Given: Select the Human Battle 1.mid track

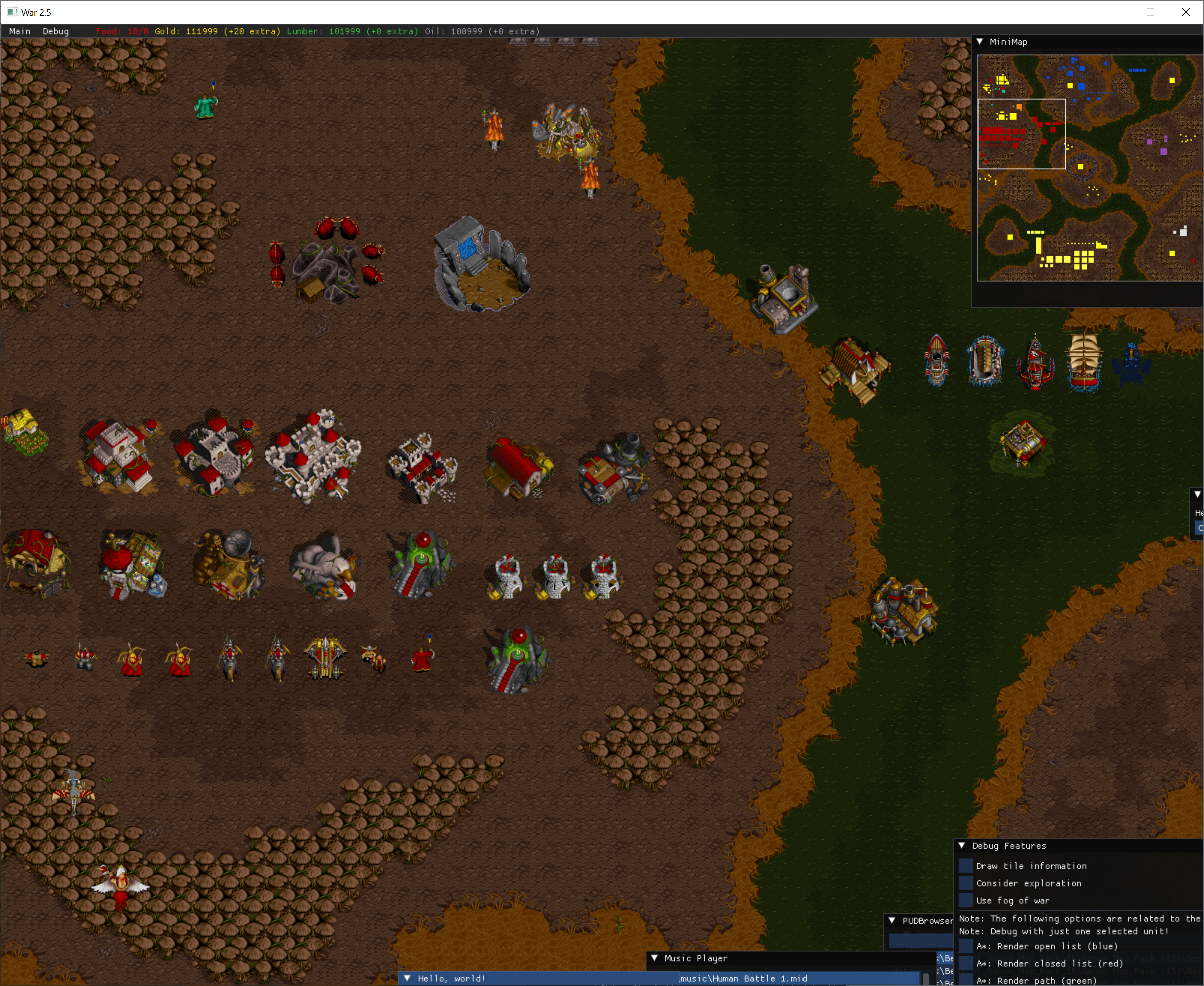Looking at the screenshot, I should point(744,978).
